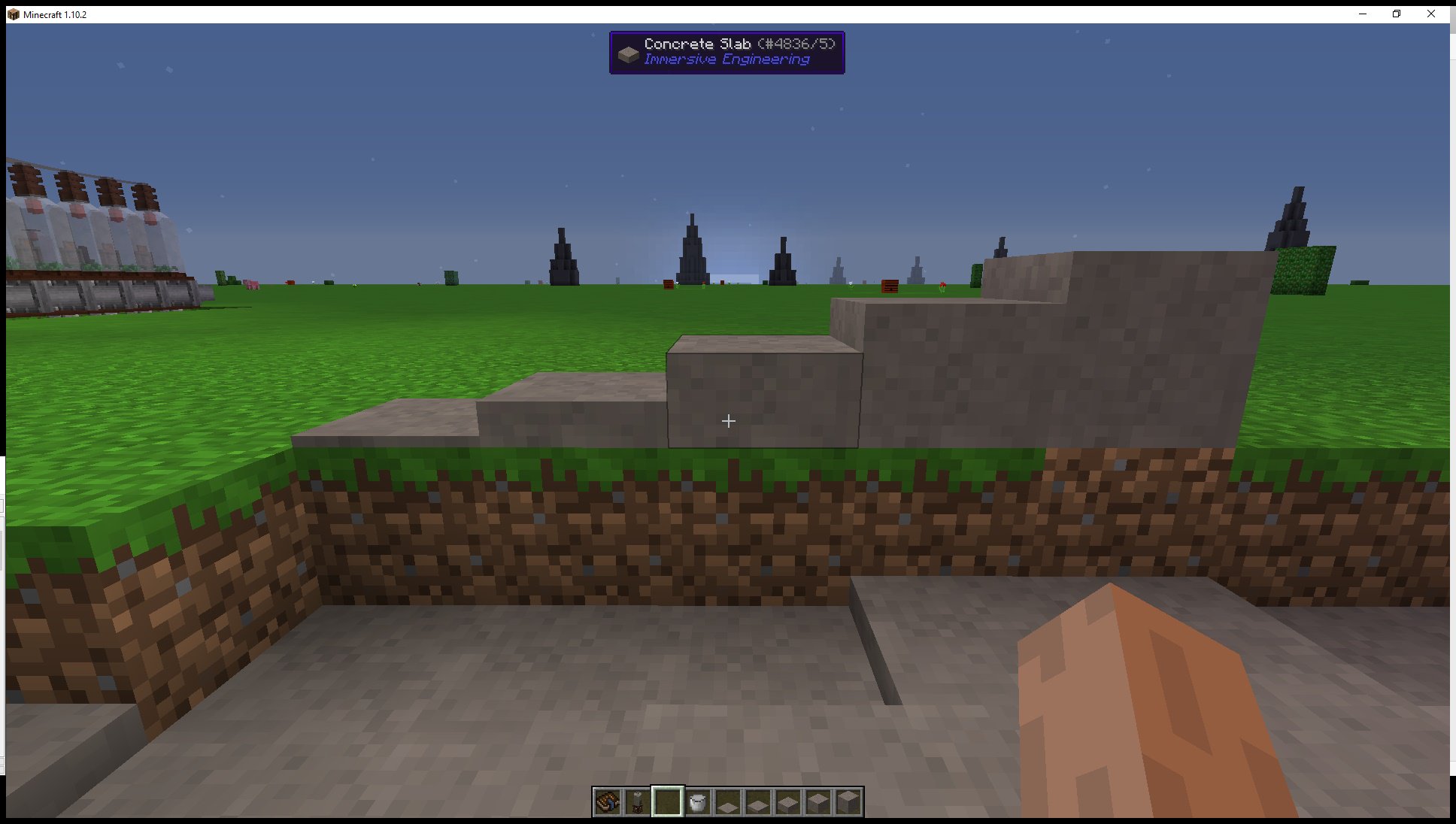Select the three-quarter concrete block item
This screenshot has width=1456, height=824.
point(818,803)
